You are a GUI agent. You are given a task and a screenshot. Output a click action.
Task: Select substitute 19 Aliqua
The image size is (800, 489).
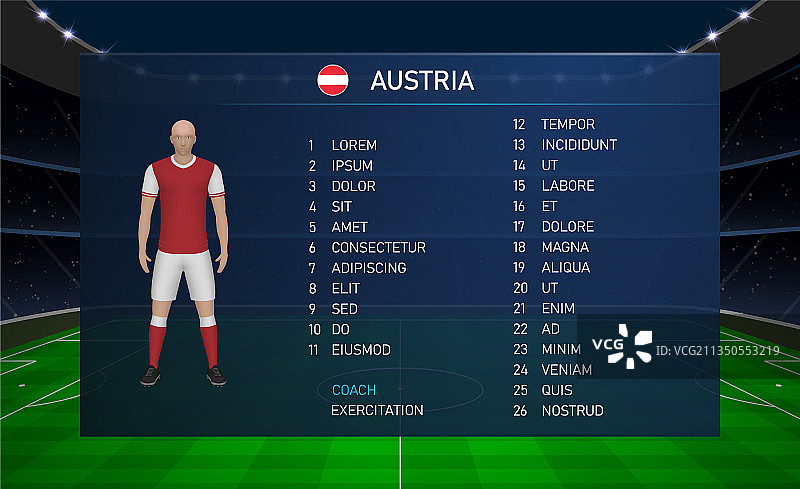(x=565, y=268)
